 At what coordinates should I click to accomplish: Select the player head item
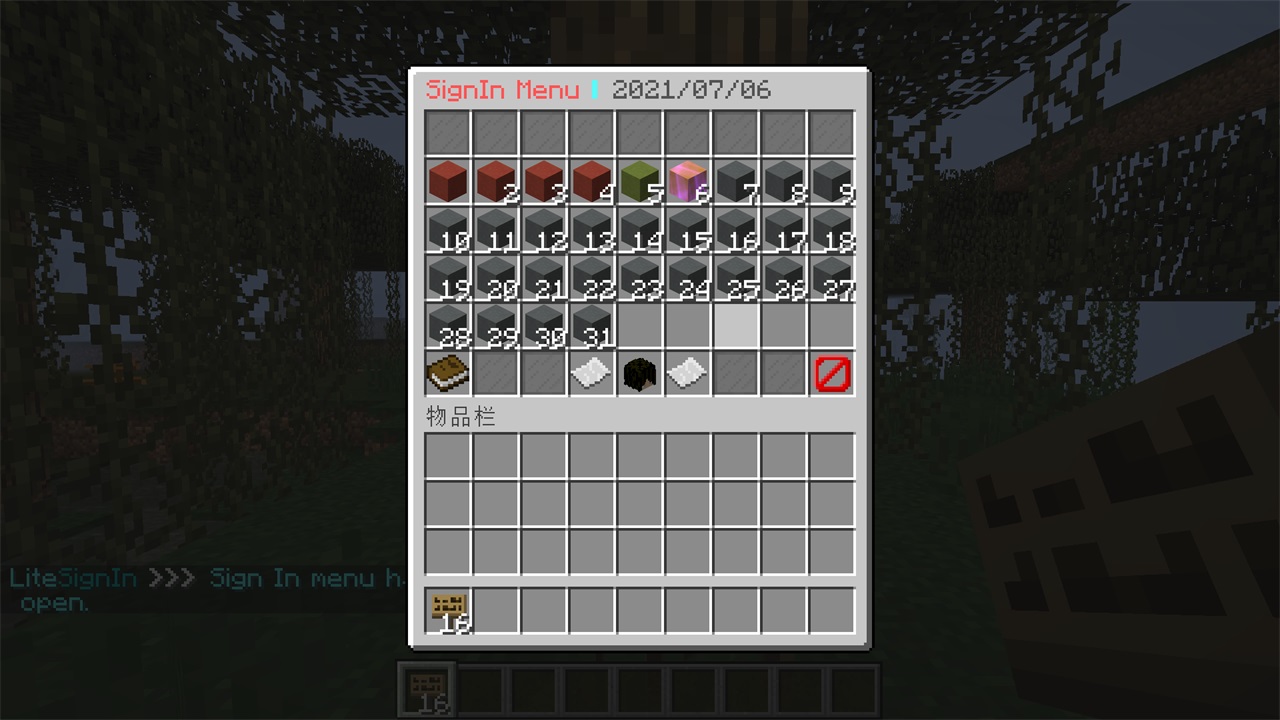point(640,374)
